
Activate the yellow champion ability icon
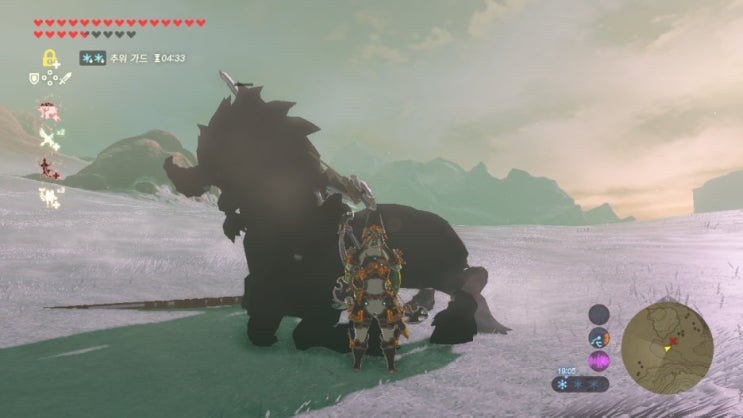point(47,197)
